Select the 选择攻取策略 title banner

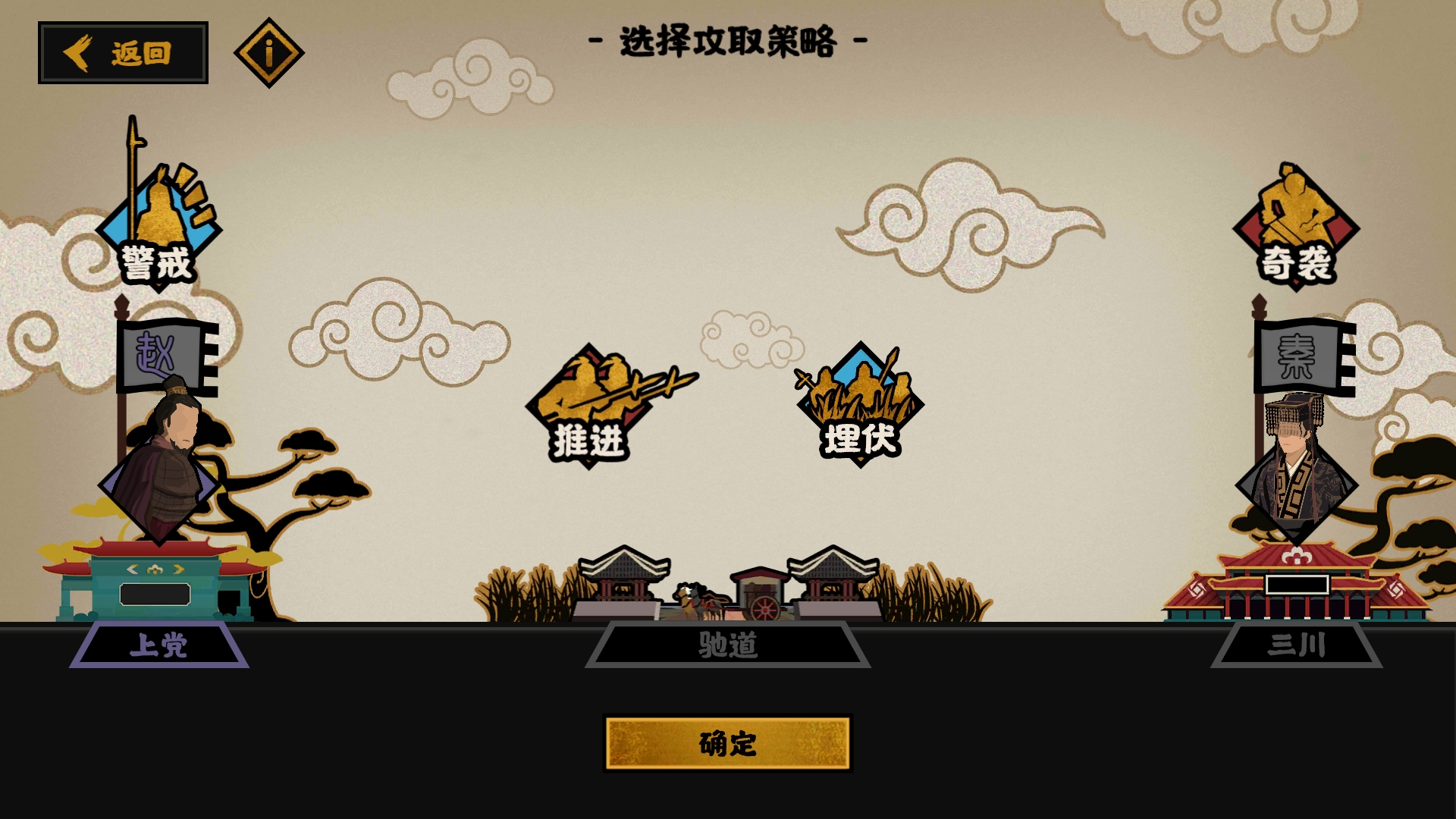click(x=726, y=42)
